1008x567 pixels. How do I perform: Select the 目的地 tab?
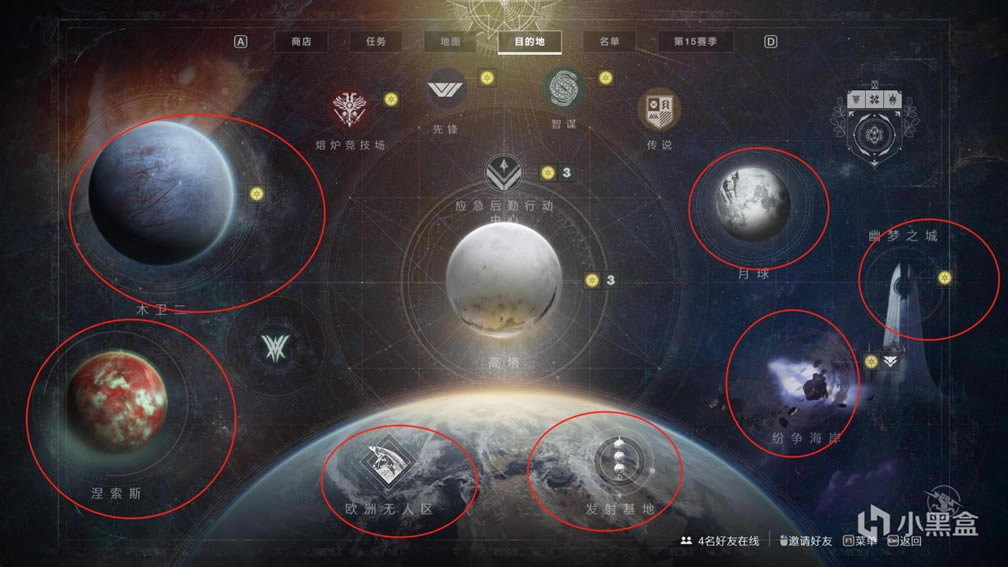(x=529, y=42)
